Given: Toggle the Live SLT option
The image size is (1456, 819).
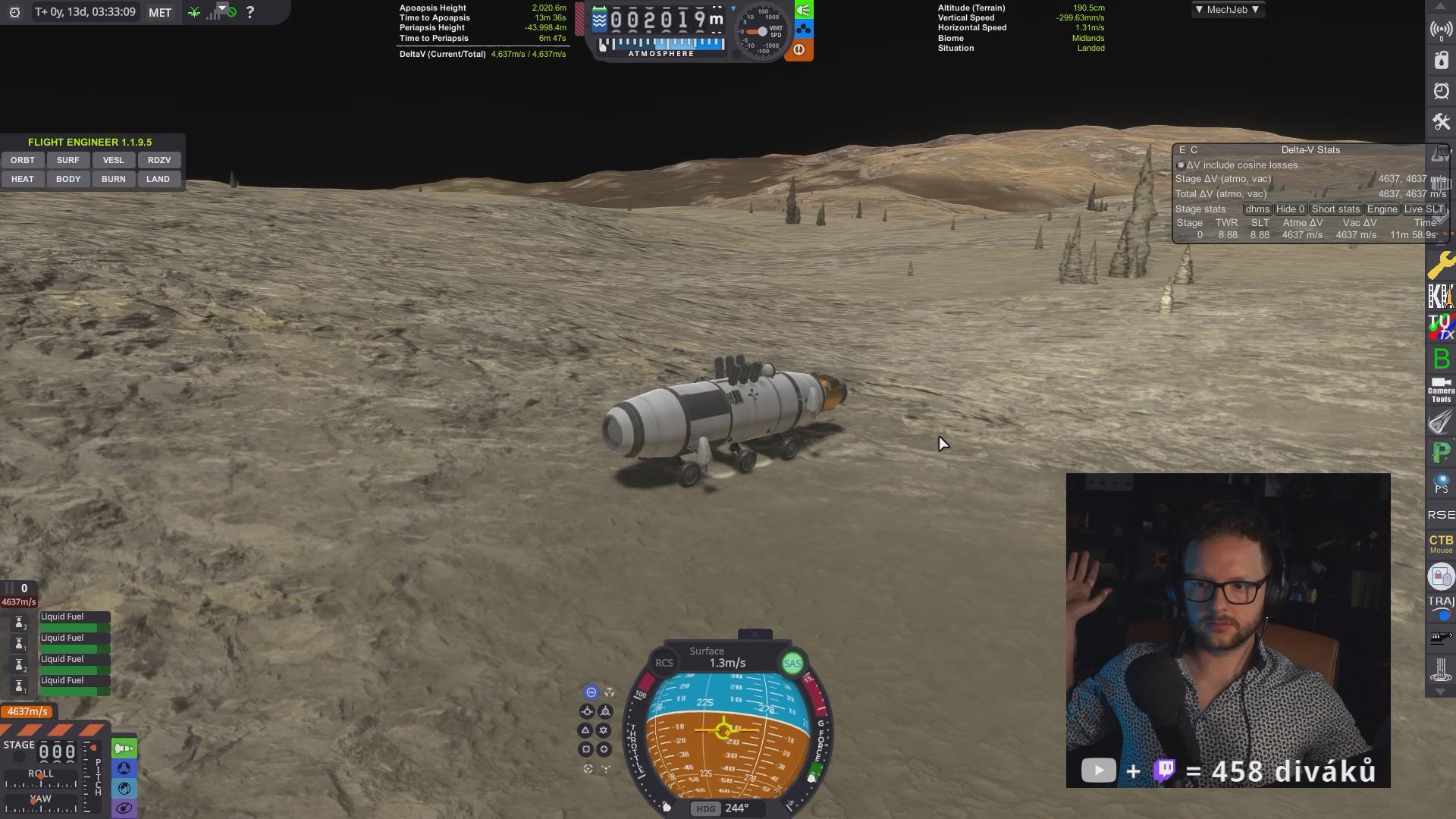Looking at the screenshot, I should pyautogui.click(x=1423, y=209).
